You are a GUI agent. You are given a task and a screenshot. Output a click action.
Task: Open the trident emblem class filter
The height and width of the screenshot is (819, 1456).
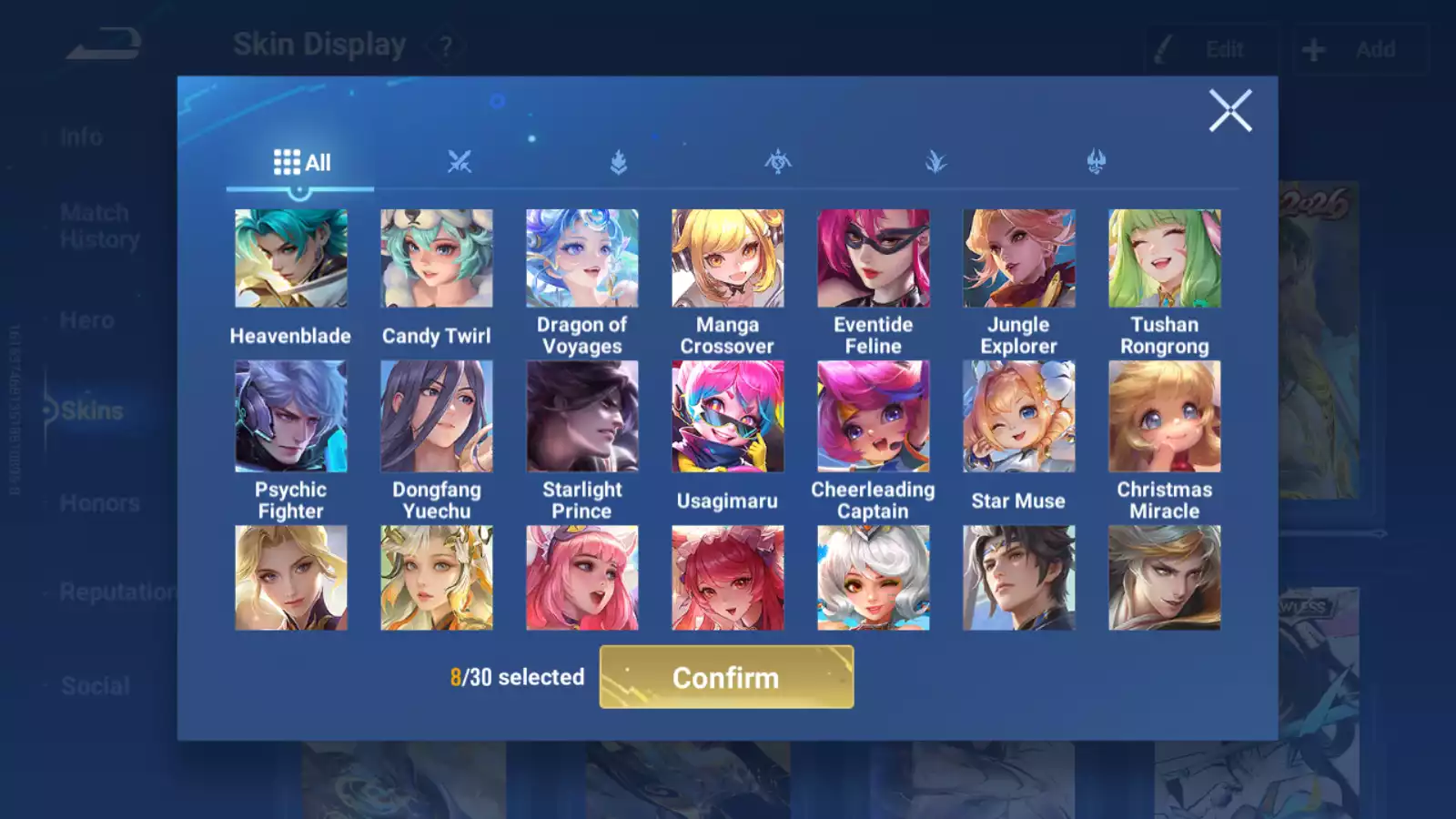(1096, 162)
